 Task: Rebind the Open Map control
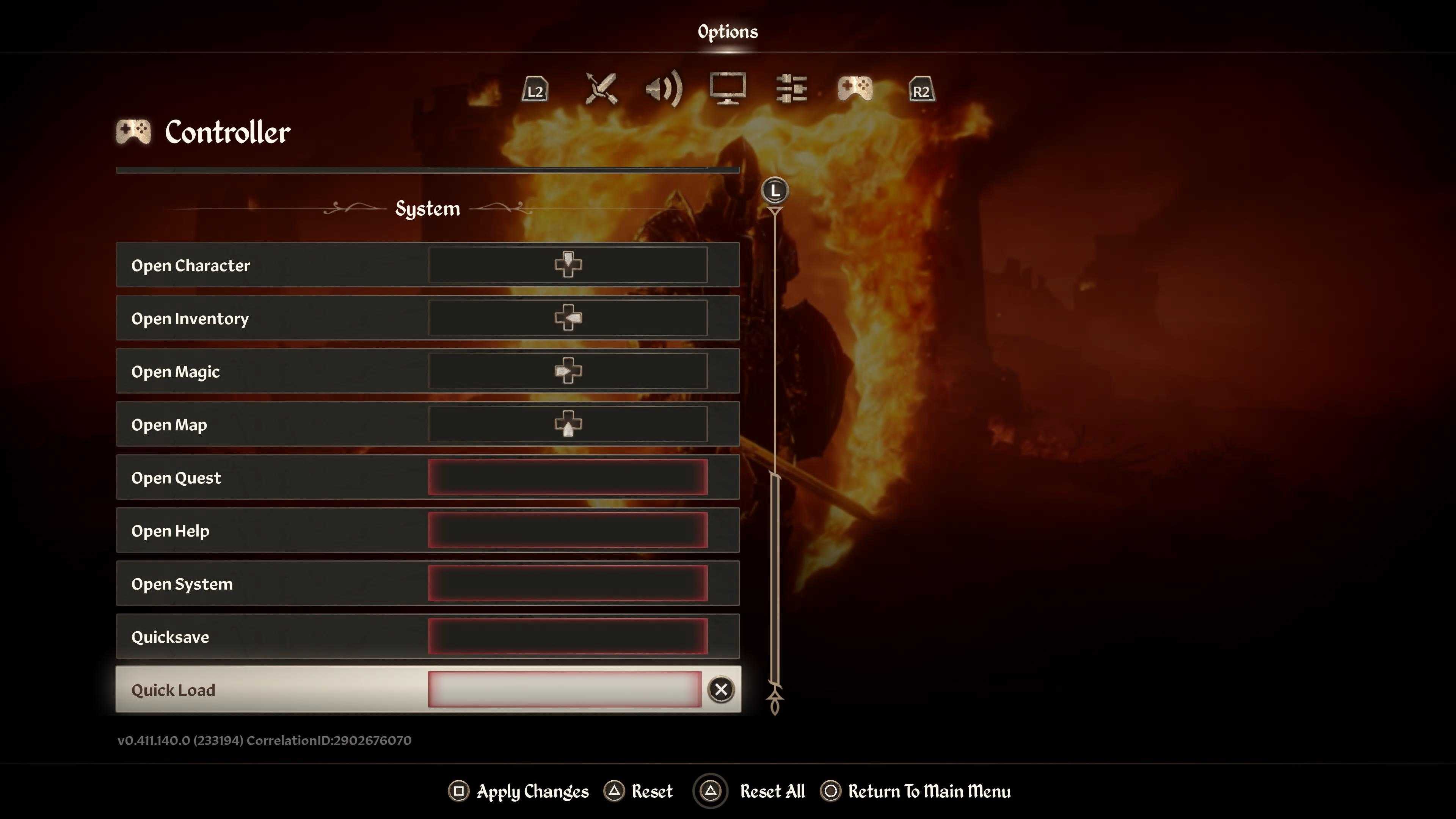568,424
